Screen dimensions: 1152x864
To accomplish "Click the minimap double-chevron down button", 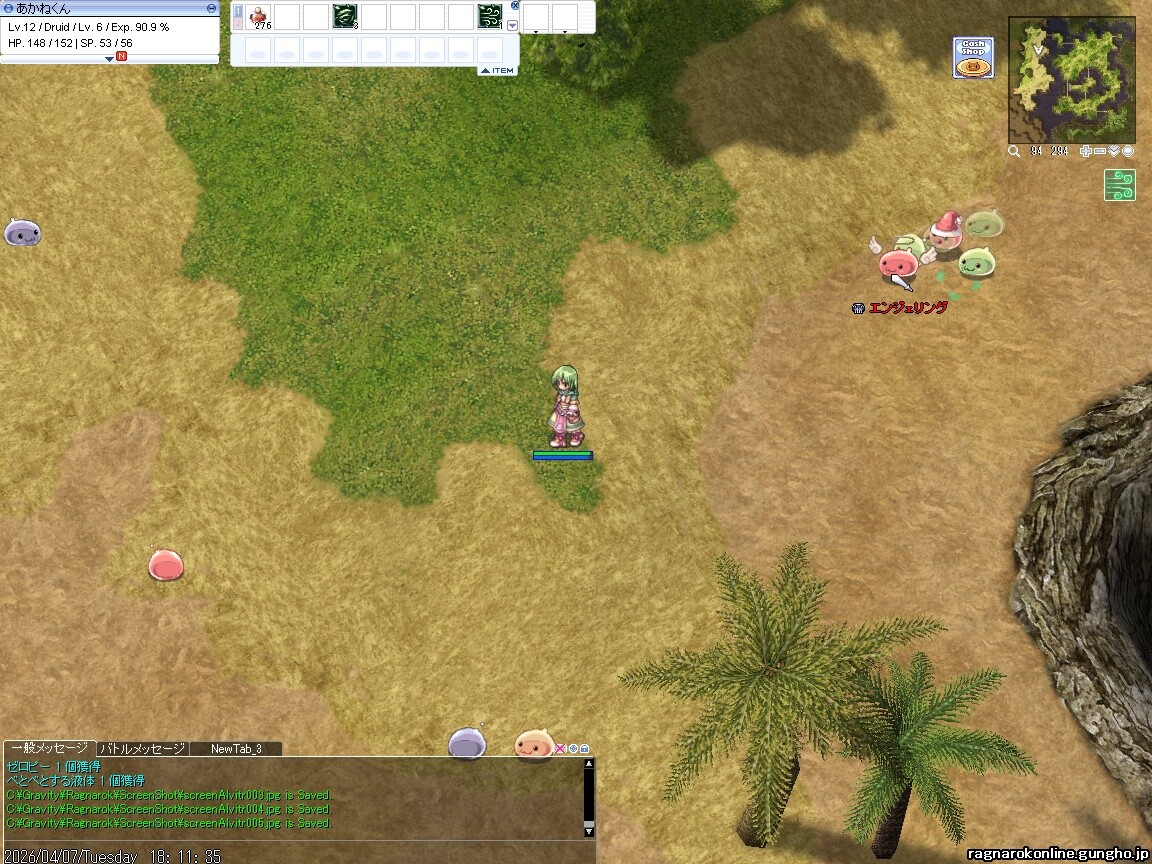I will (1114, 151).
